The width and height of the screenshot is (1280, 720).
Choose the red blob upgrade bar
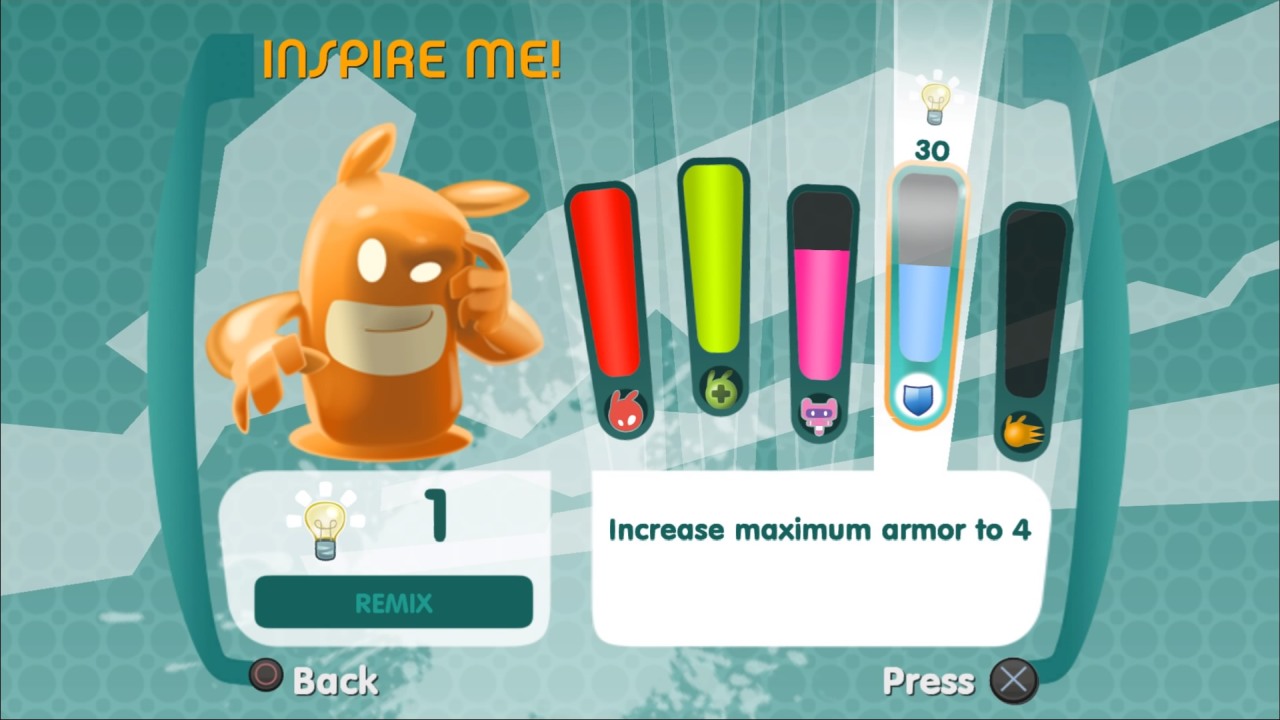pyautogui.click(x=609, y=300)
